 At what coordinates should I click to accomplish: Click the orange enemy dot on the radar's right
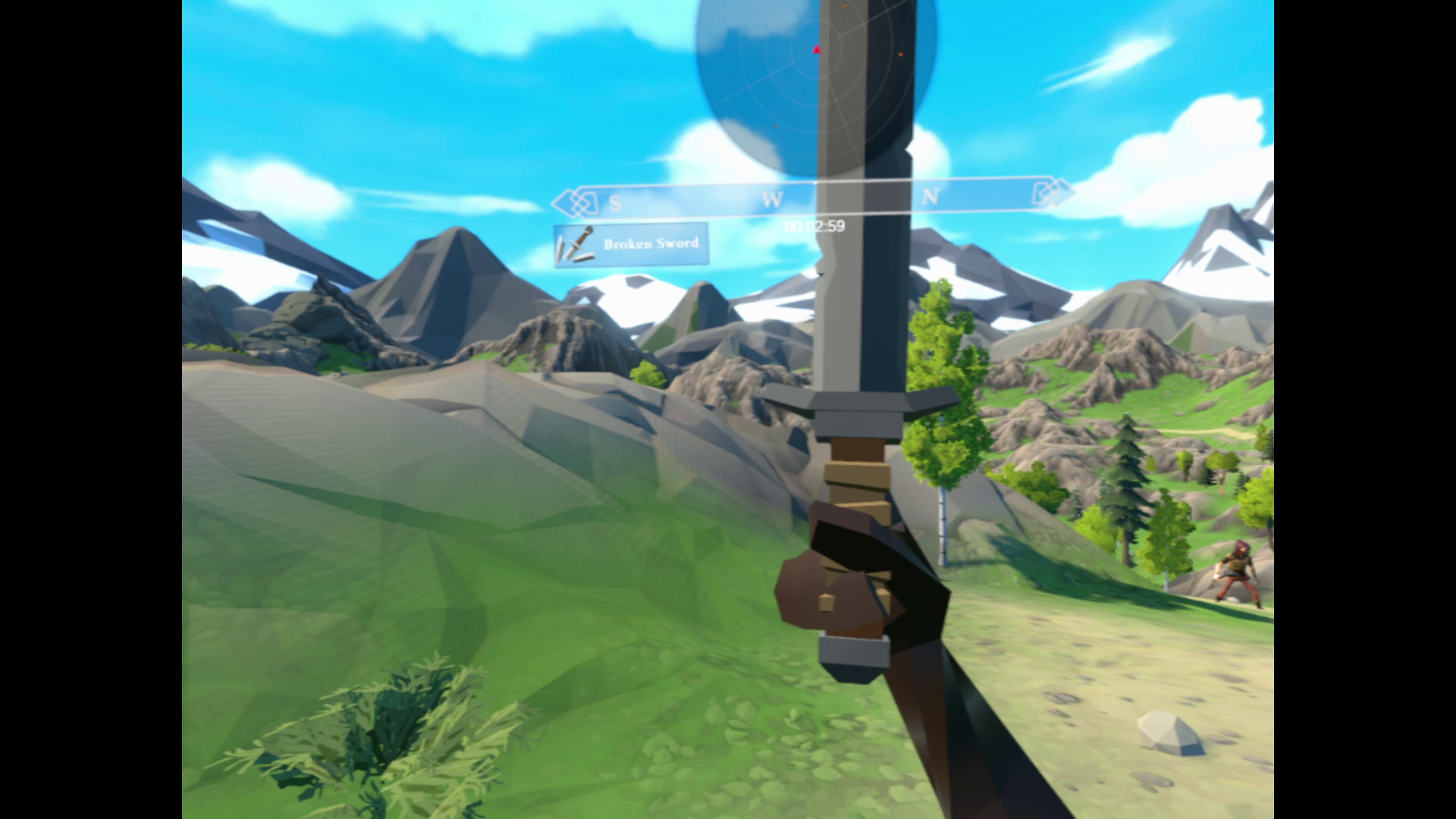pos(901,55)
